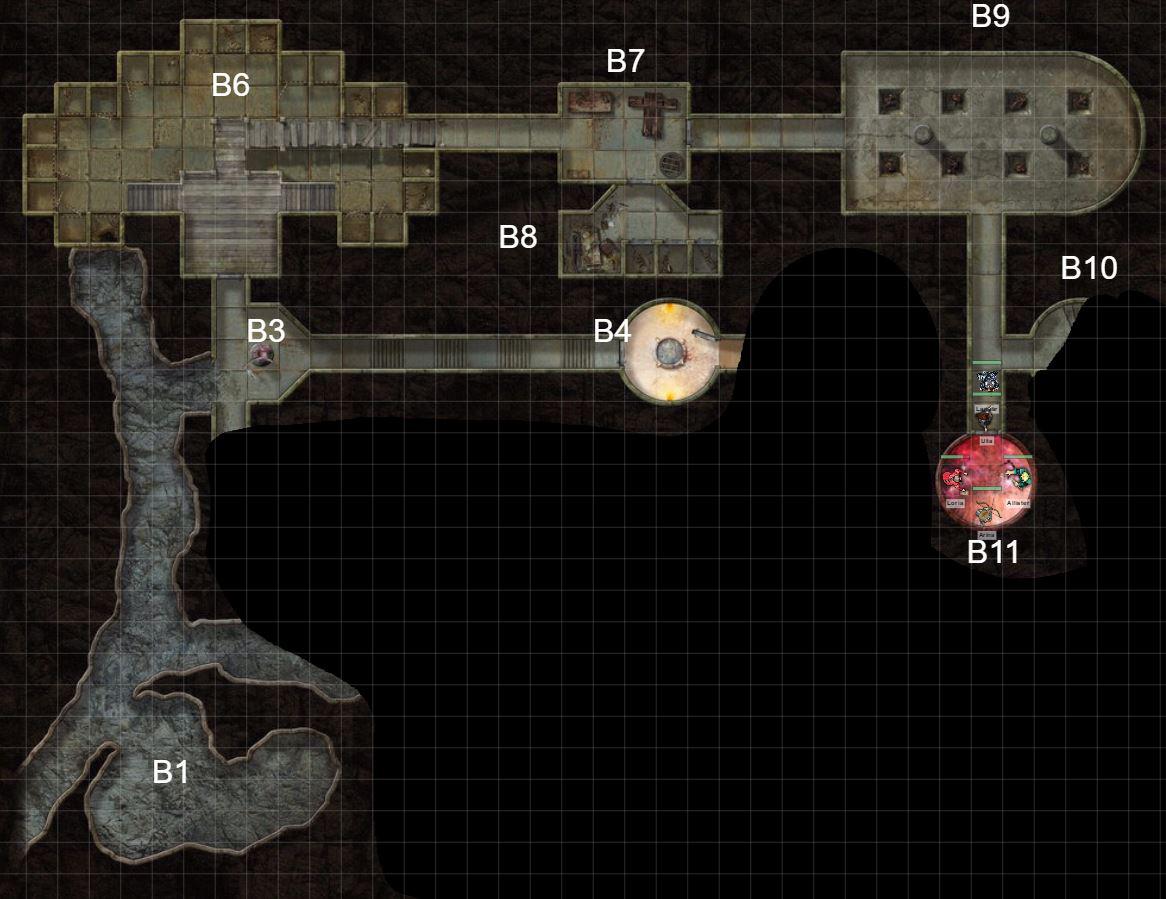Select the Arina token with the bow

[987, 513]
